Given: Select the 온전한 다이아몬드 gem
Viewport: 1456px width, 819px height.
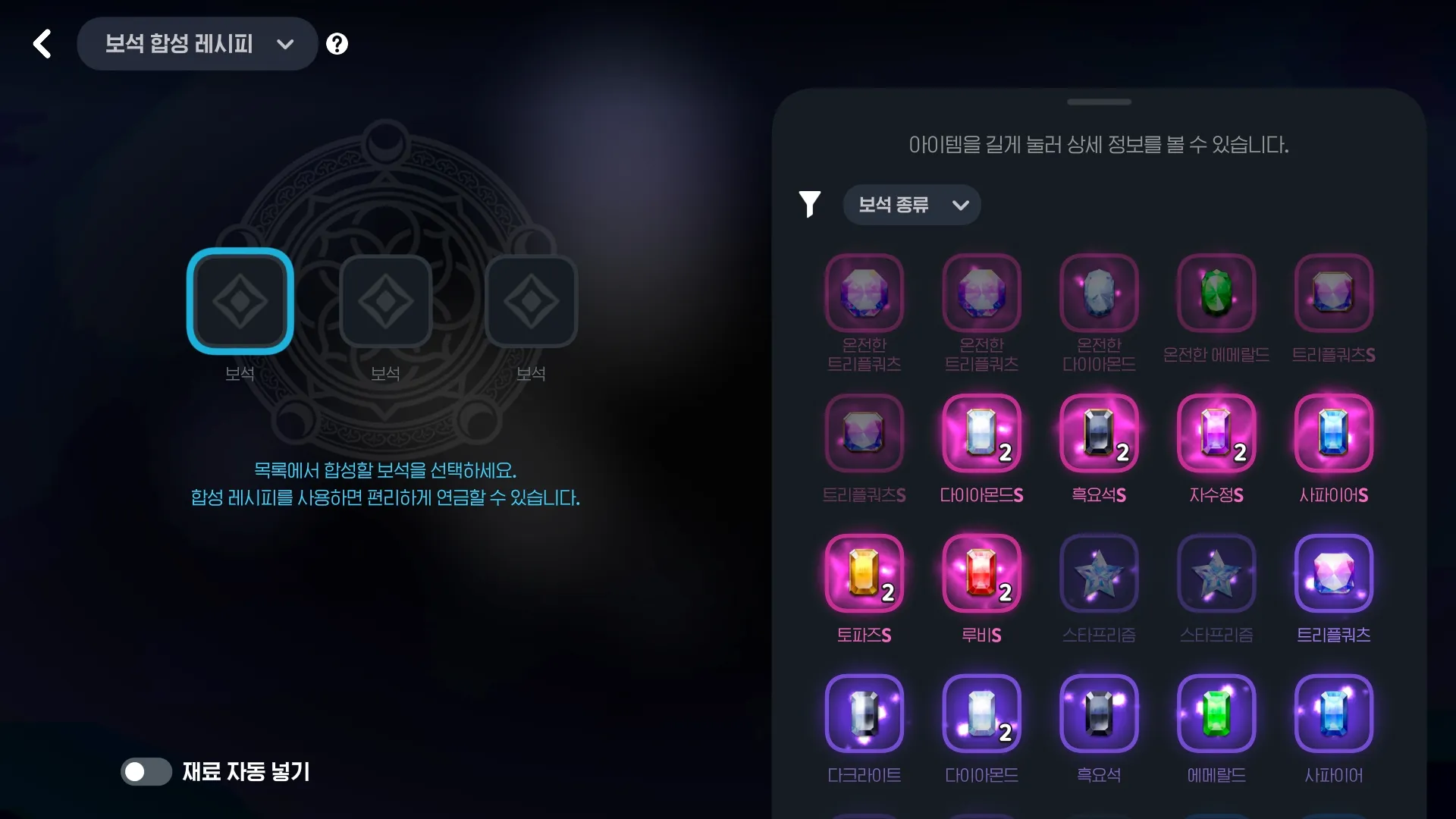Looking at the screenshot, I should (x=1099, y=293).
